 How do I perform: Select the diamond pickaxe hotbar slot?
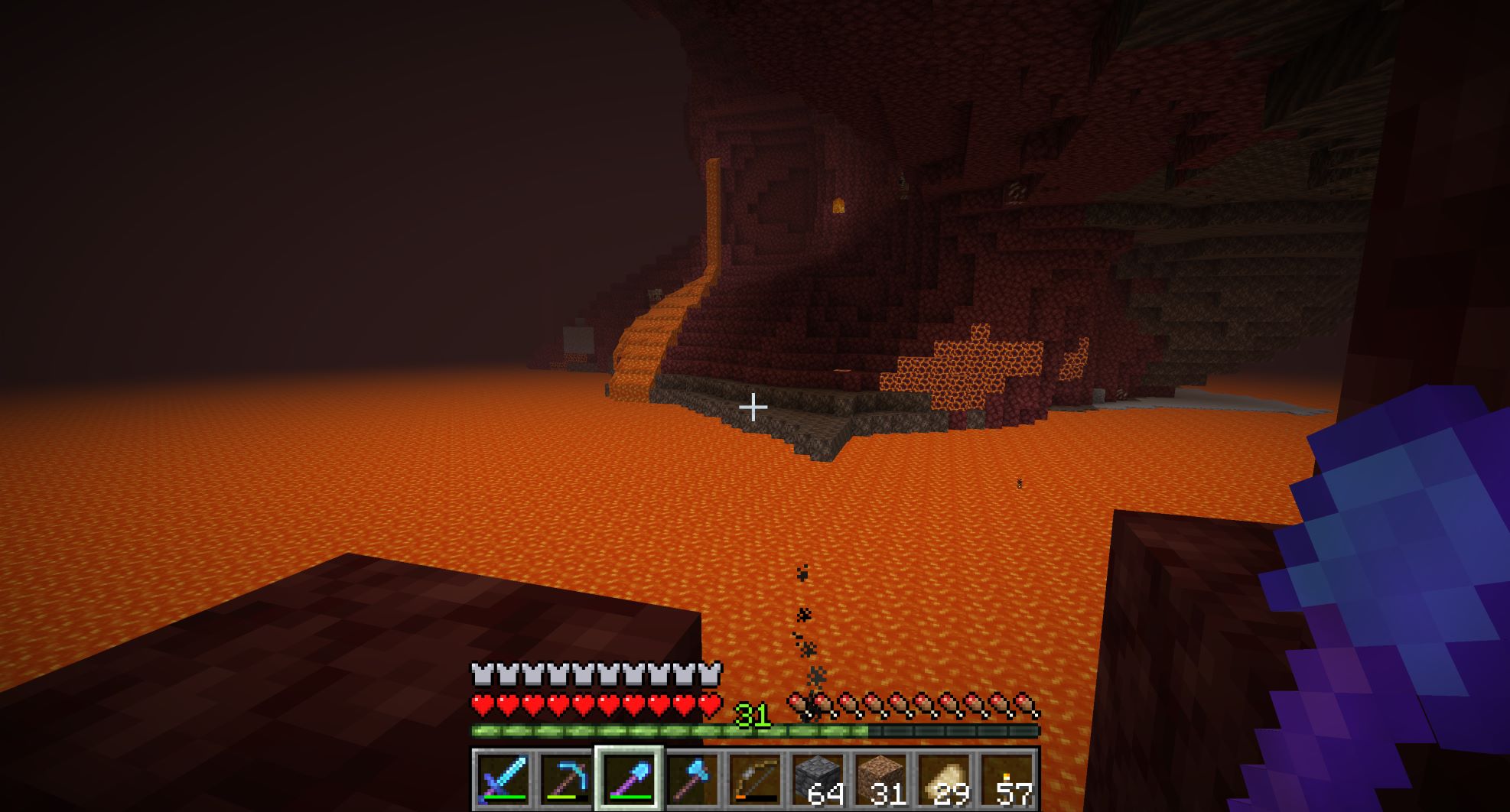[x=566, y=779]
